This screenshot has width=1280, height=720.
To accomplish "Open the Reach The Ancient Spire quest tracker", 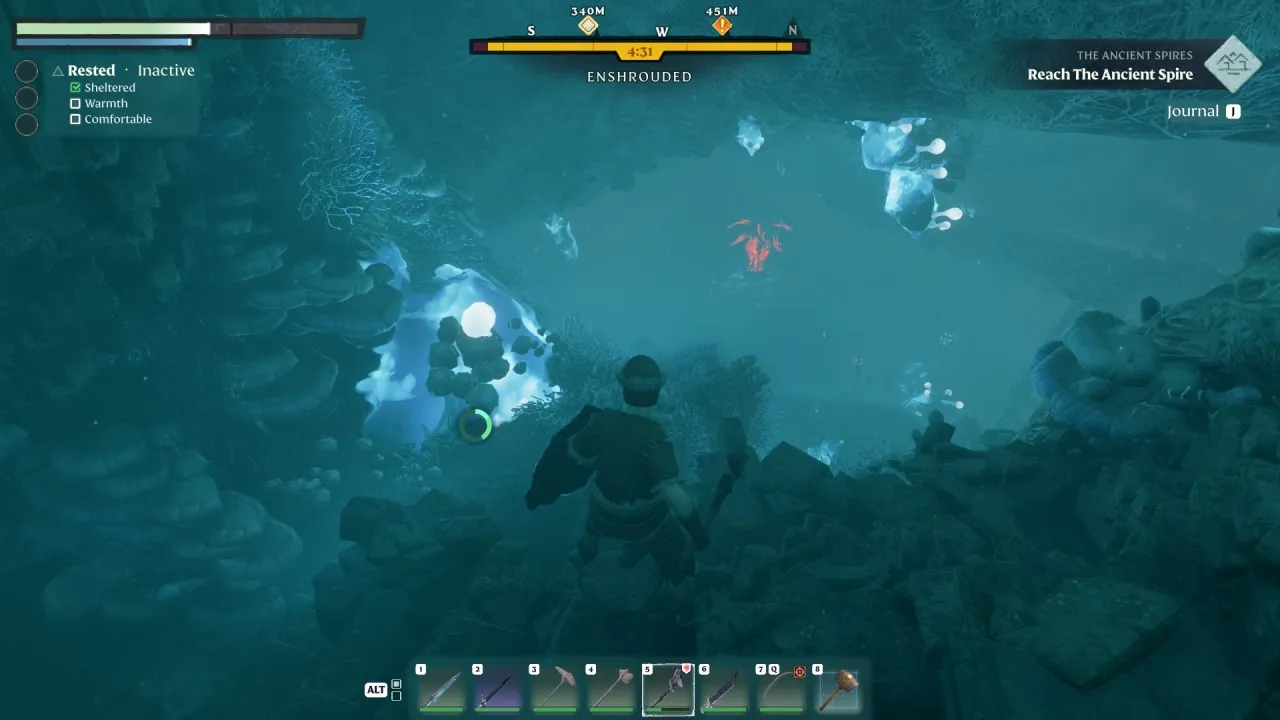I will click(x=1110, y=75).
